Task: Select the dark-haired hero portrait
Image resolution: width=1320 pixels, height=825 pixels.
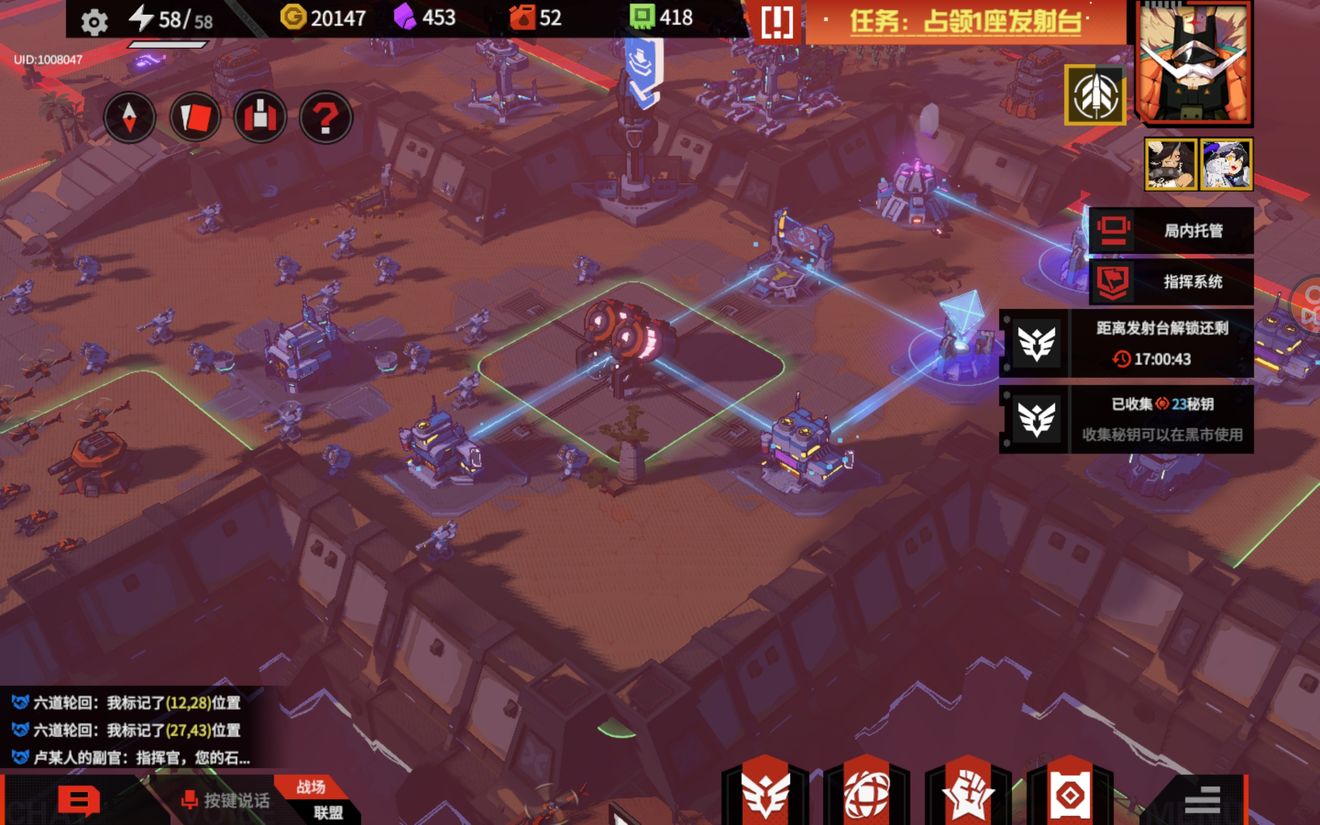Action: 1171,164
